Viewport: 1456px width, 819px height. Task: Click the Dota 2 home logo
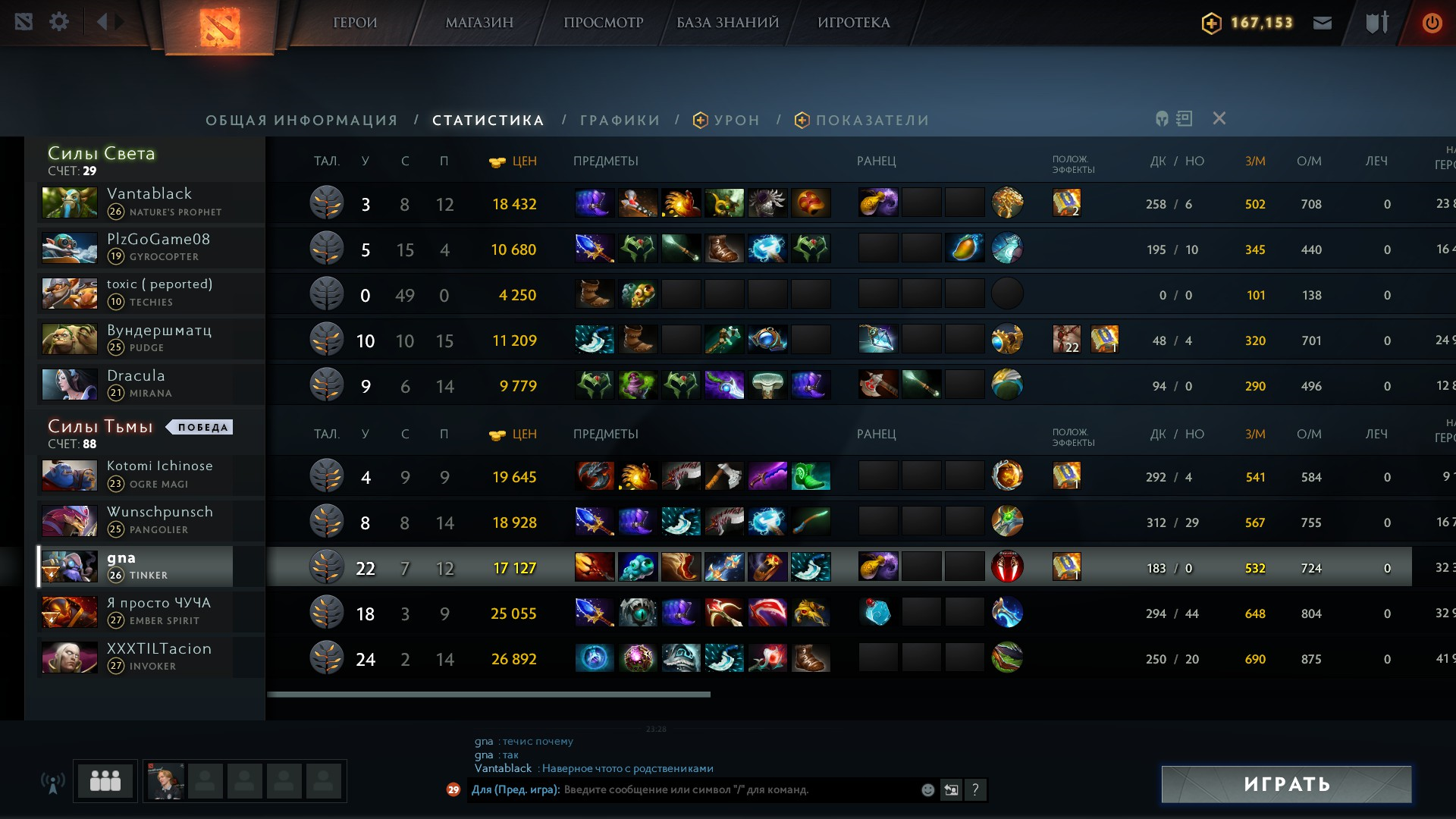tap(220, 27)
